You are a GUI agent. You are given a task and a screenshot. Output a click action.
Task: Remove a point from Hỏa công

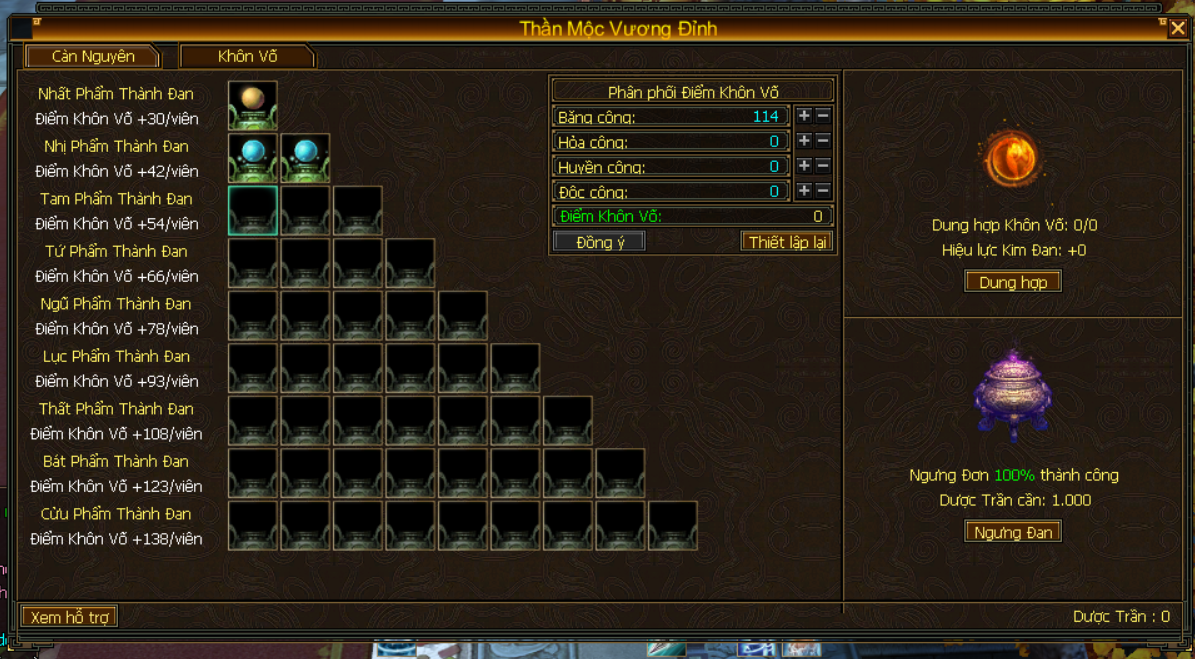pos(823,141)
